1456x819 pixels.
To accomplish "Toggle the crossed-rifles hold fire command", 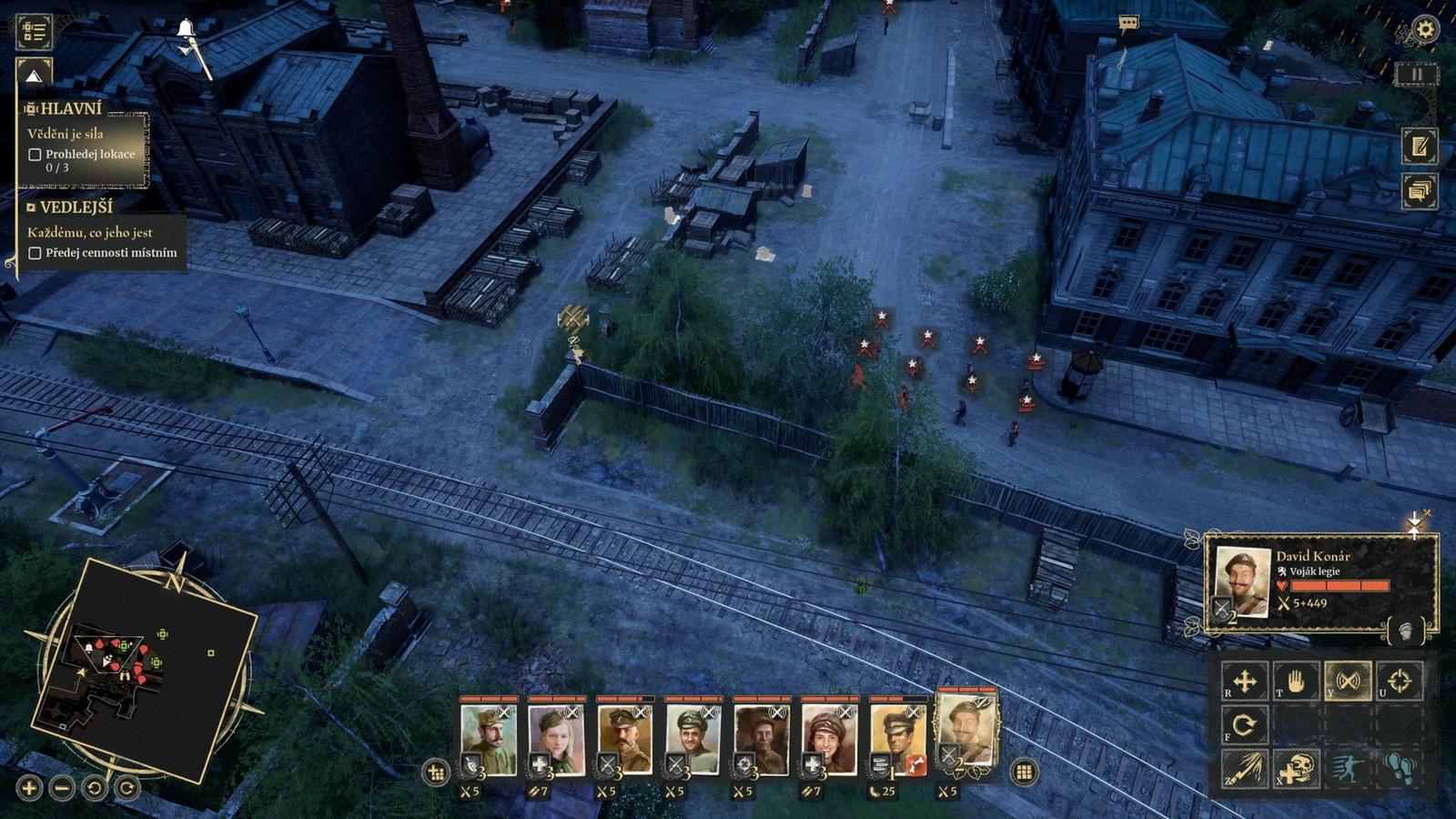I will (1348, 681).
